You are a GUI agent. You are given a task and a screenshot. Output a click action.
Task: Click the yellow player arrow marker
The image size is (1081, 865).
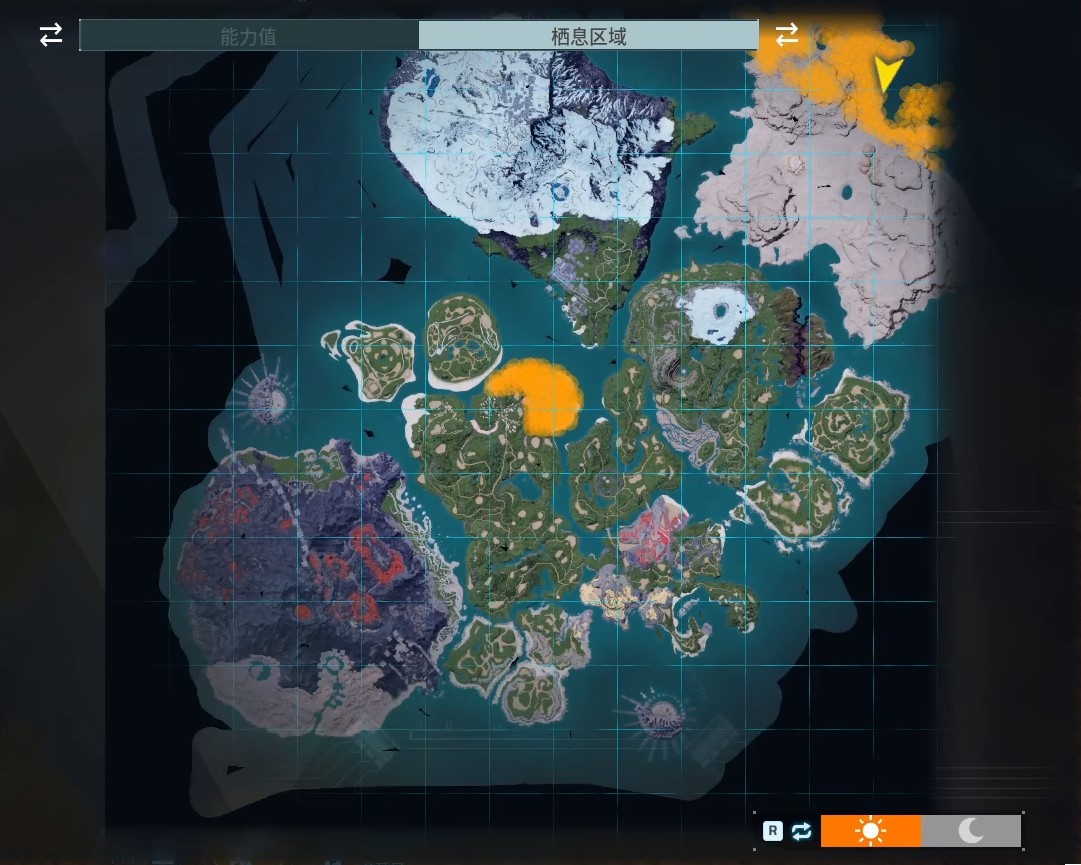coord(886,74)
